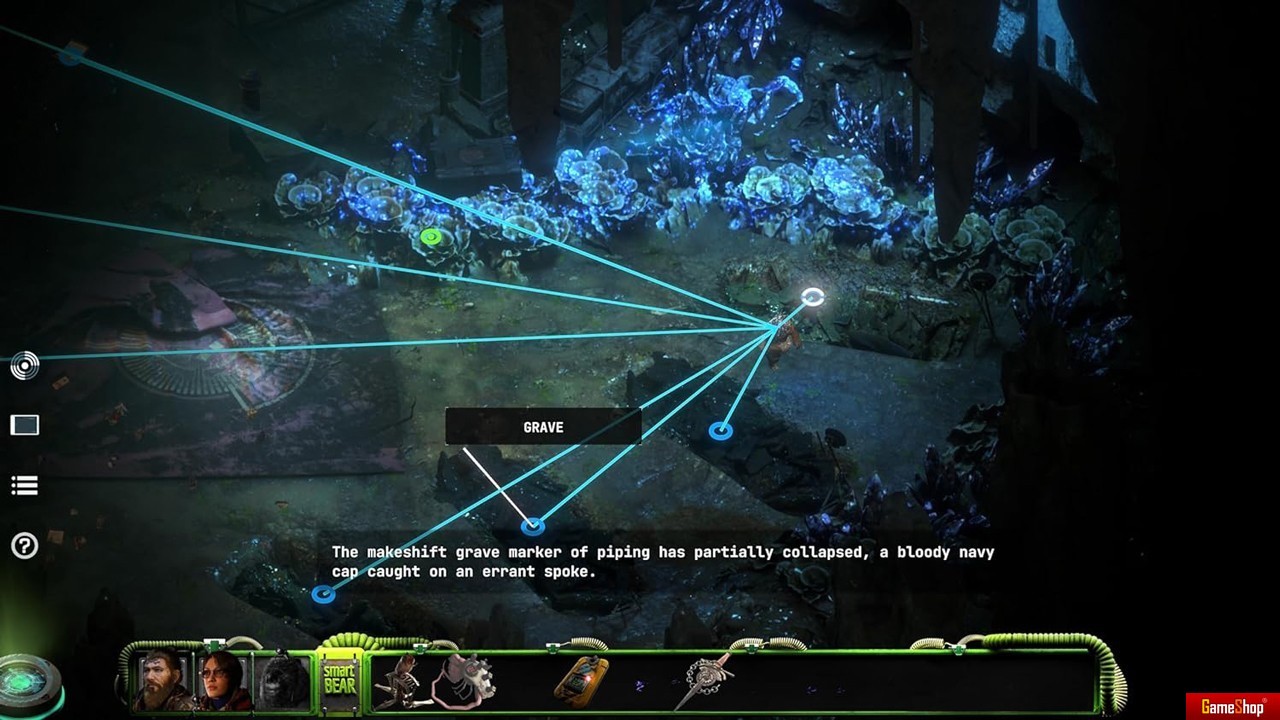Open the question mark help icon
Screen dimensions: 1280x720
tap(25, 546)
